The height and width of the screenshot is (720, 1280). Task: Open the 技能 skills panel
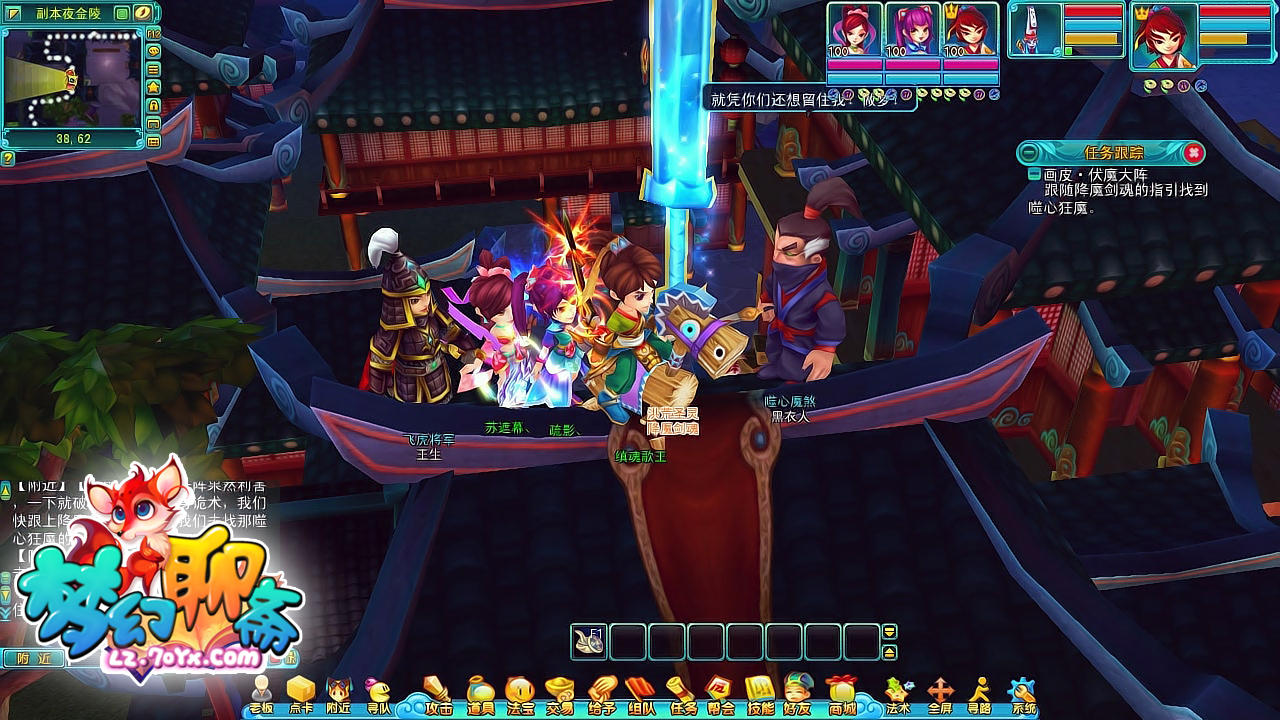(761, 694)
